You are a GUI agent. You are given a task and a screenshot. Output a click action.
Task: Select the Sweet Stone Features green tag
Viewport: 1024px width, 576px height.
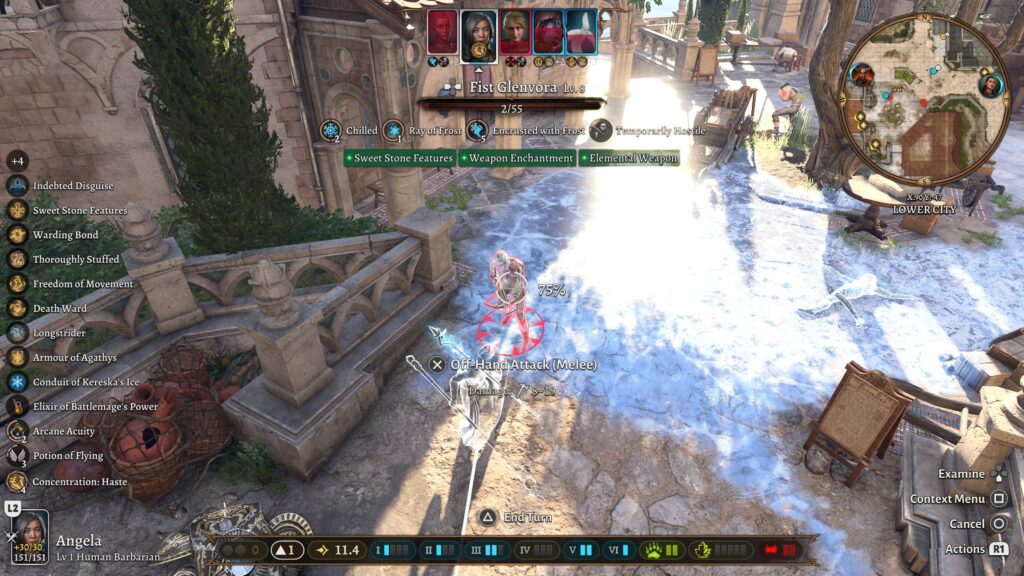tap(400, 158)
